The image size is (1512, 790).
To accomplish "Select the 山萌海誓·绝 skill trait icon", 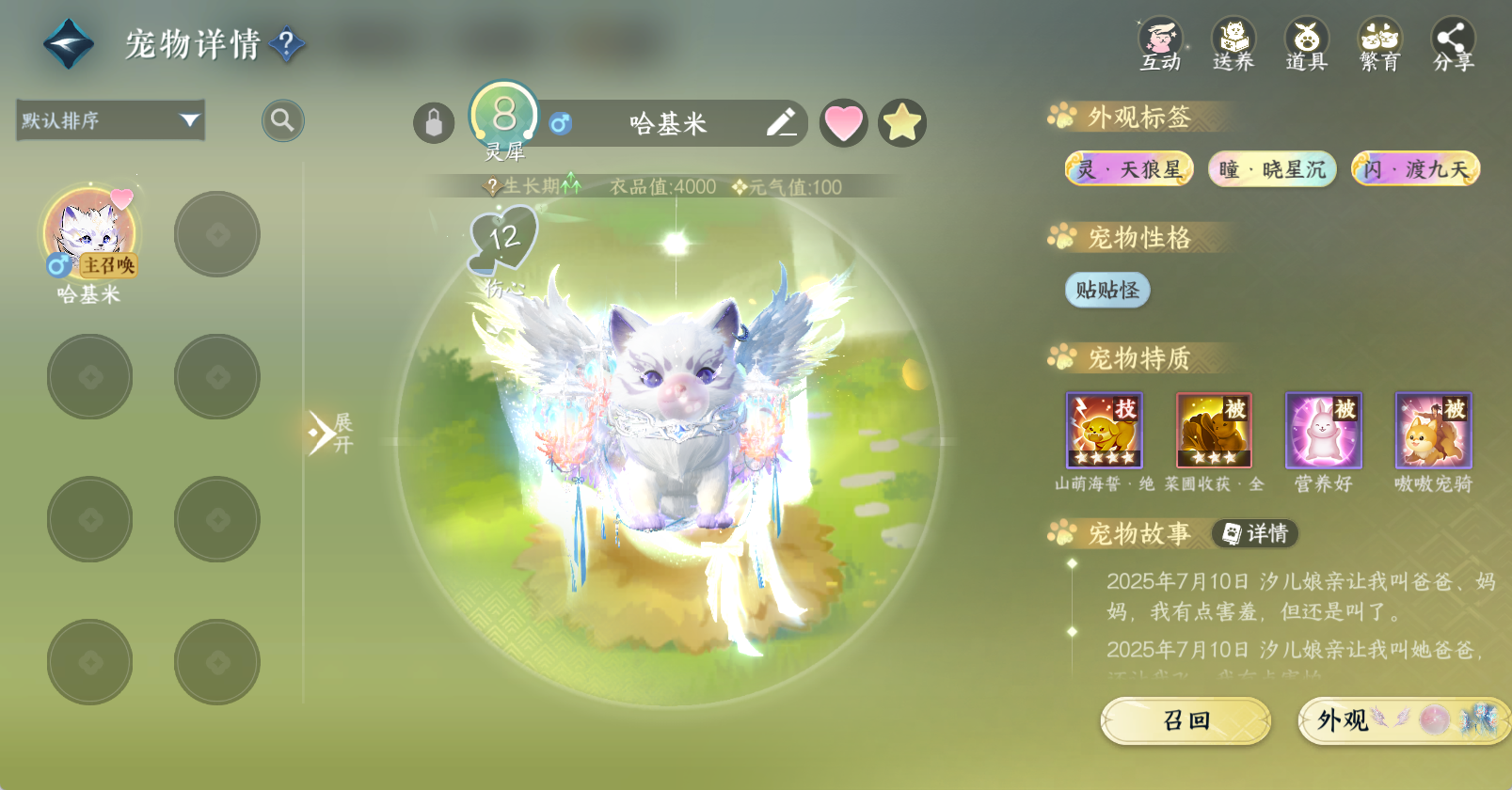I will [1104, 431].
